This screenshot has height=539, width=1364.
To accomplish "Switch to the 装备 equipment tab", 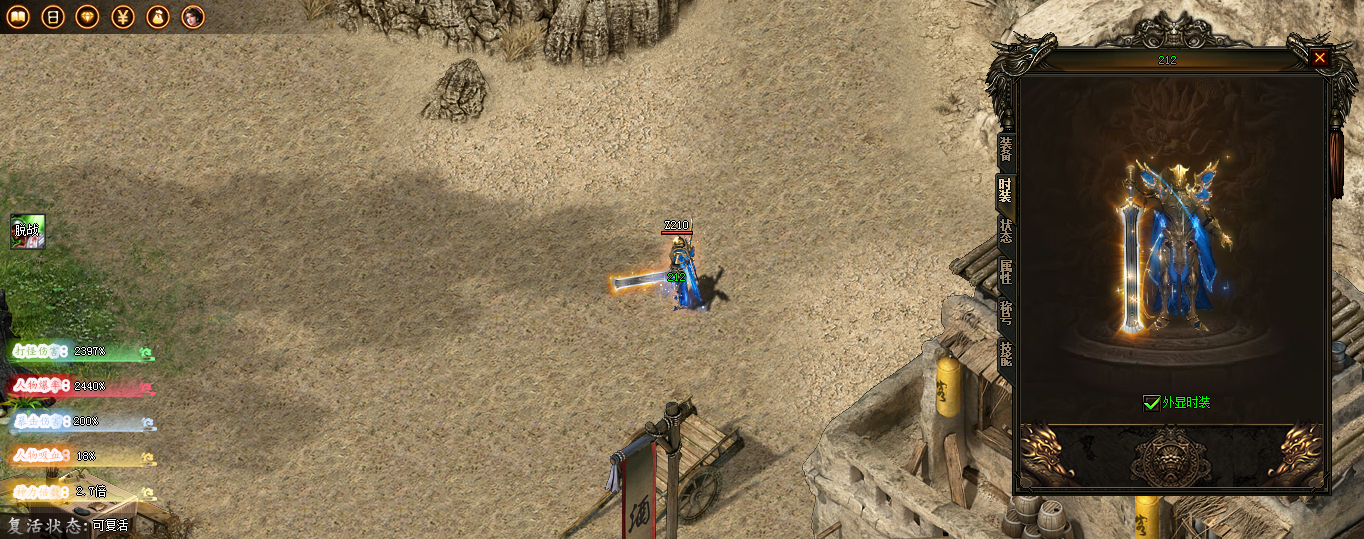I will (1005, 148).
